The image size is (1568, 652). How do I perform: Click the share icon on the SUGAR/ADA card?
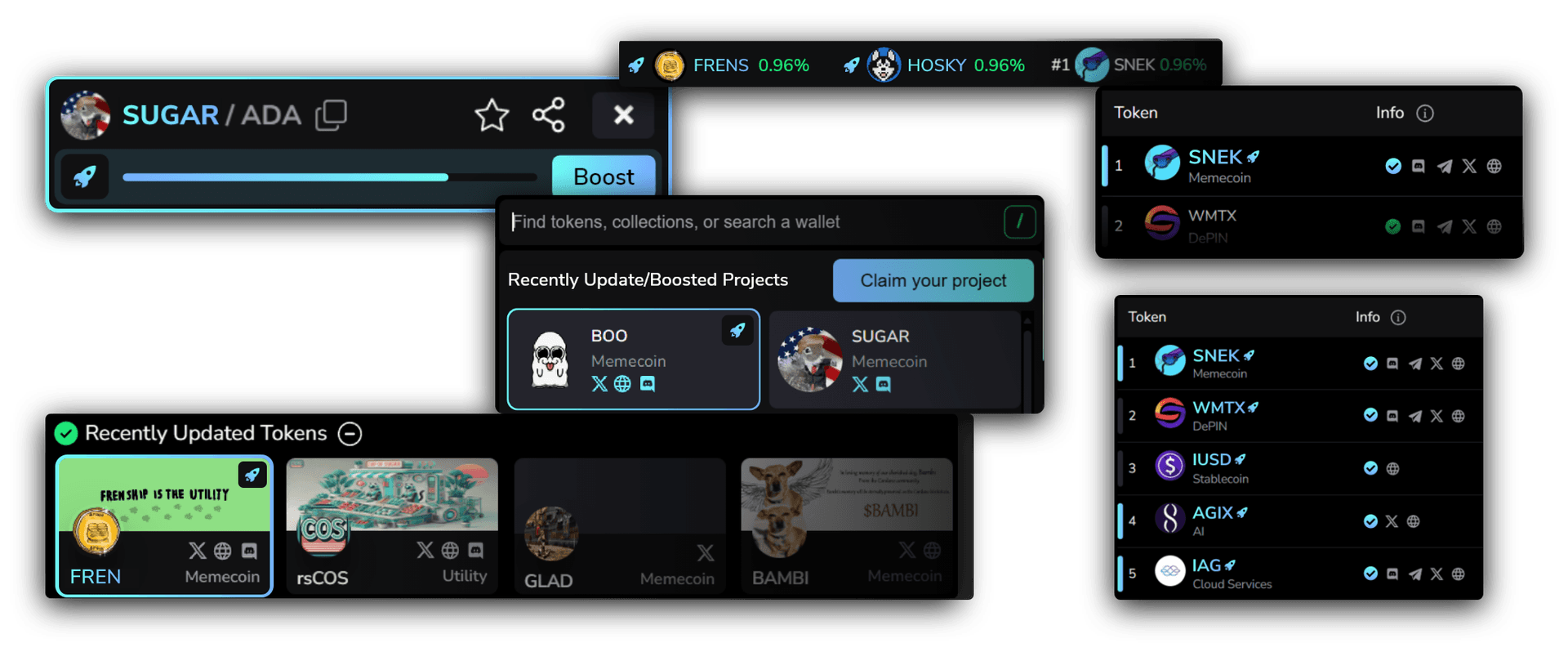(x=549, y=115)
